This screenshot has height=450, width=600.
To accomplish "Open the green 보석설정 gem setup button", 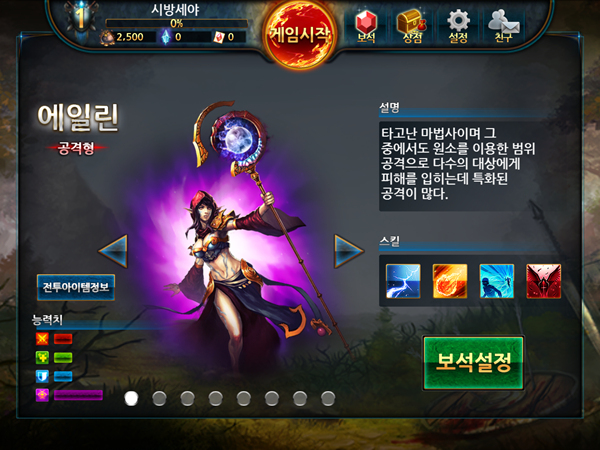I will point(473,362).
